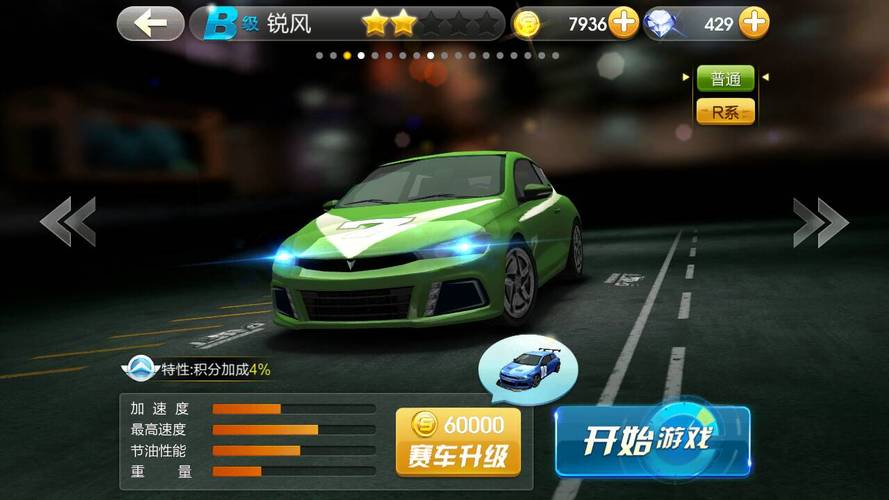Select the 普通 car variant tab

(x=725, y=79)
